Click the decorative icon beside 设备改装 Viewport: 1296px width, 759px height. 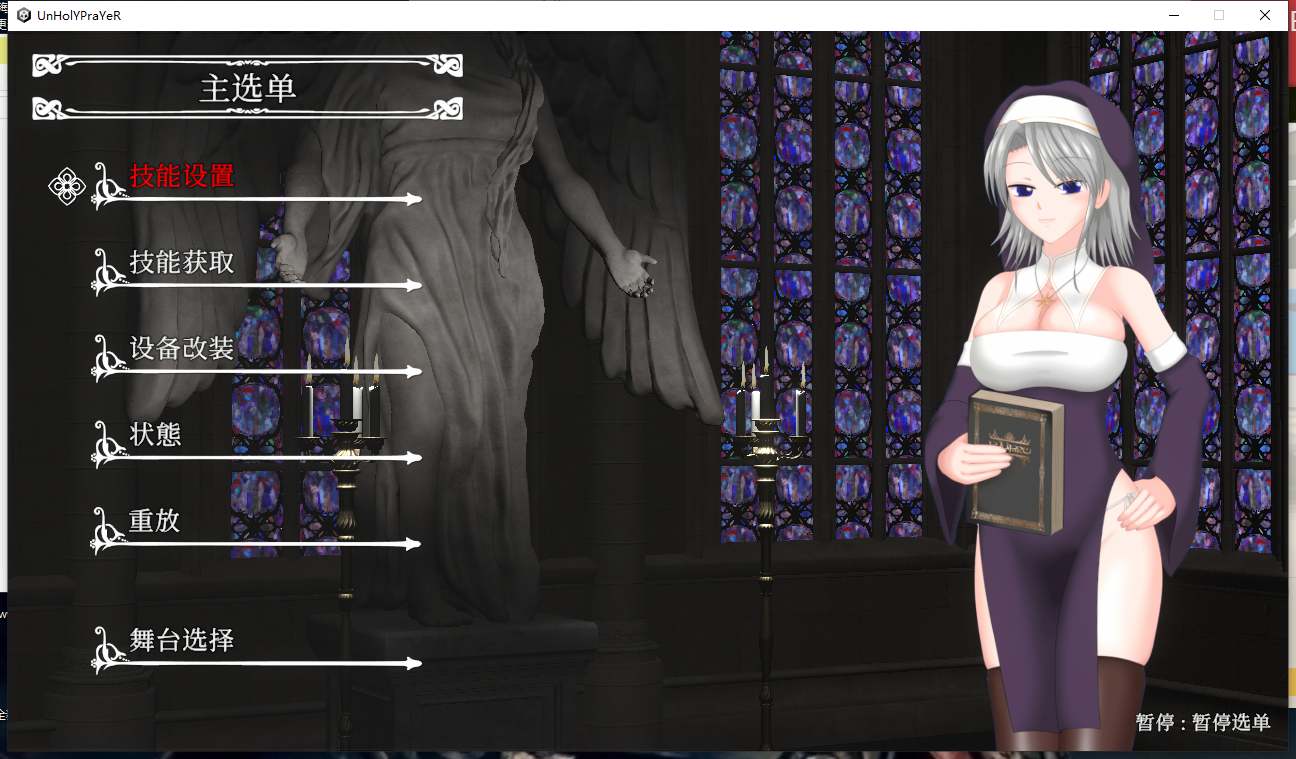(104, 360)
